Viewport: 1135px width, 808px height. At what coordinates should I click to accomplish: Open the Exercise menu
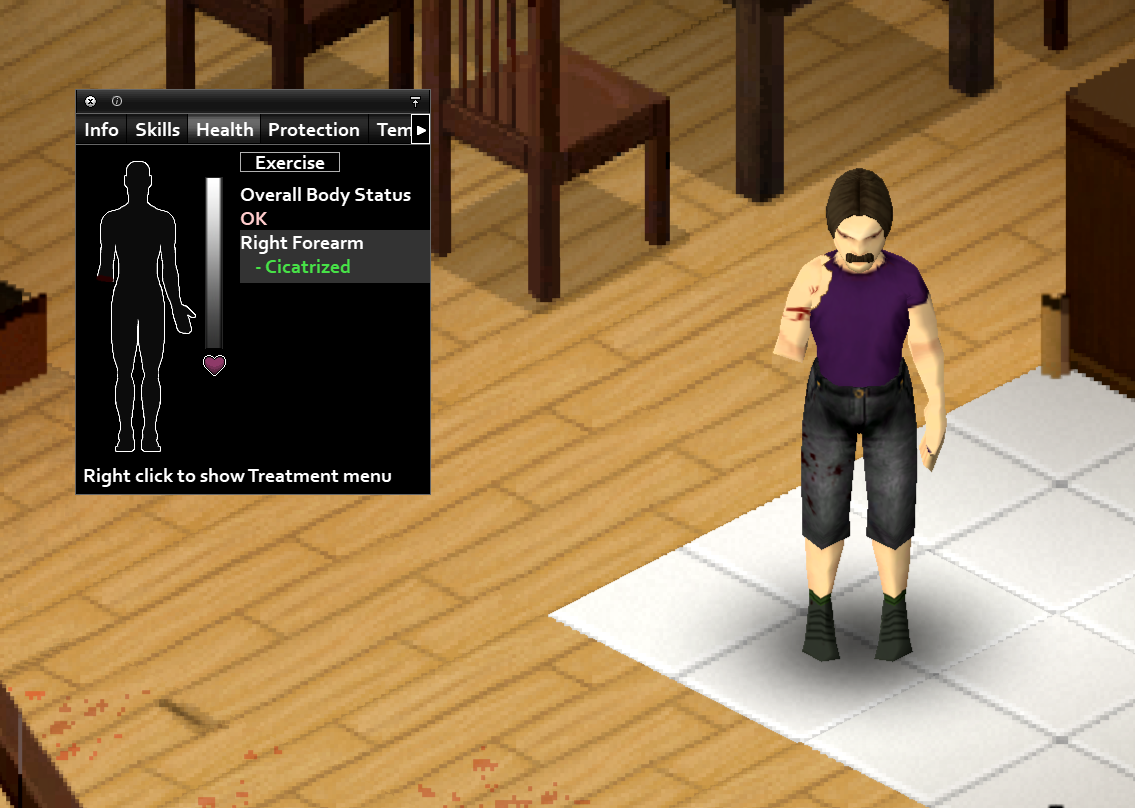[x=290, y=162]
